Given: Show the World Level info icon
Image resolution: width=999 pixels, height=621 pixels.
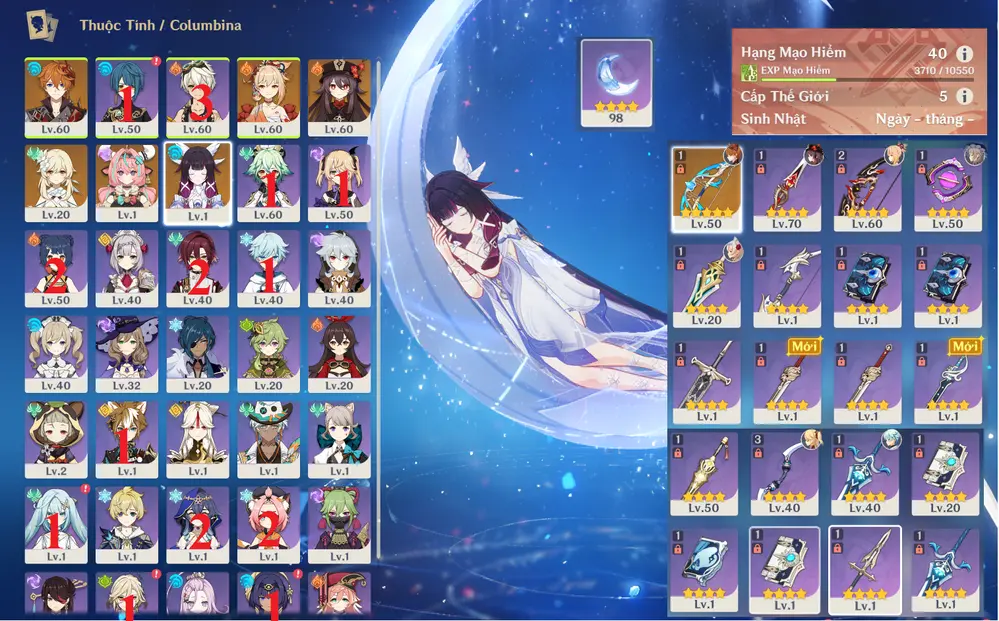Looking at the screenshot, I should pyautogui.click(x=964, y=96).
